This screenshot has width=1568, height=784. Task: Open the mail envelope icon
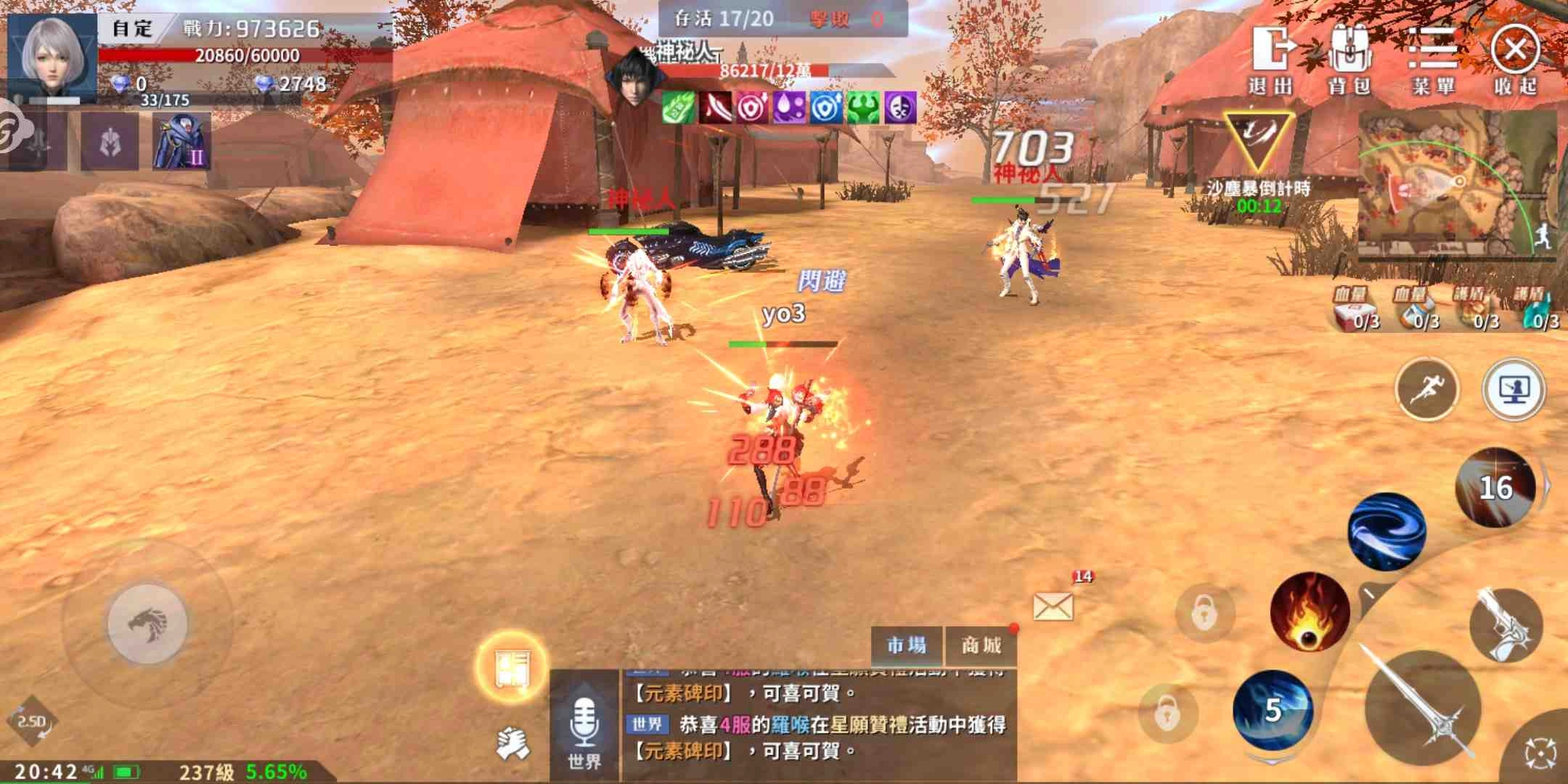coord(1053,606)
